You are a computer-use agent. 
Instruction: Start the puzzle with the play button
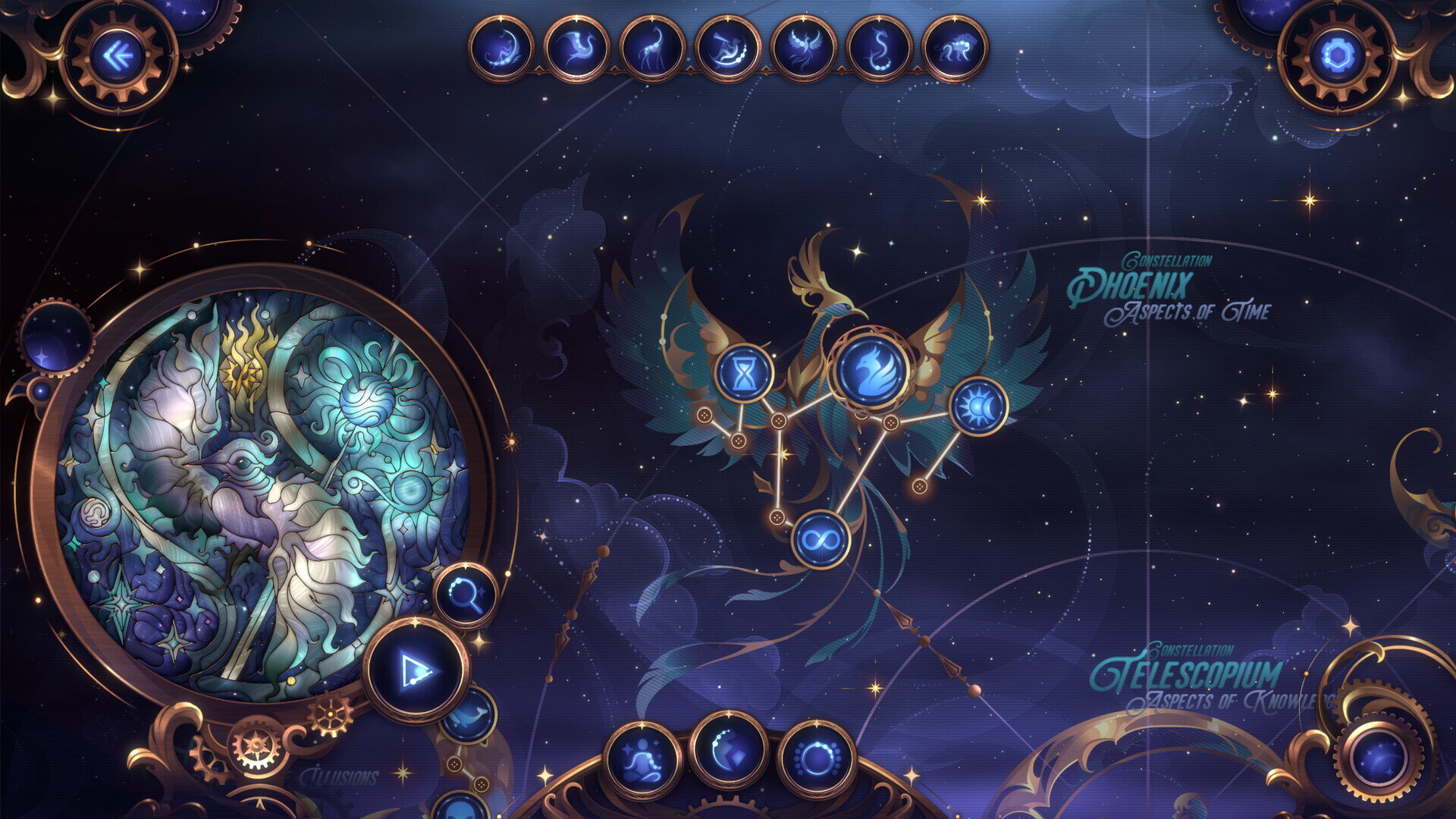[416, 670]
